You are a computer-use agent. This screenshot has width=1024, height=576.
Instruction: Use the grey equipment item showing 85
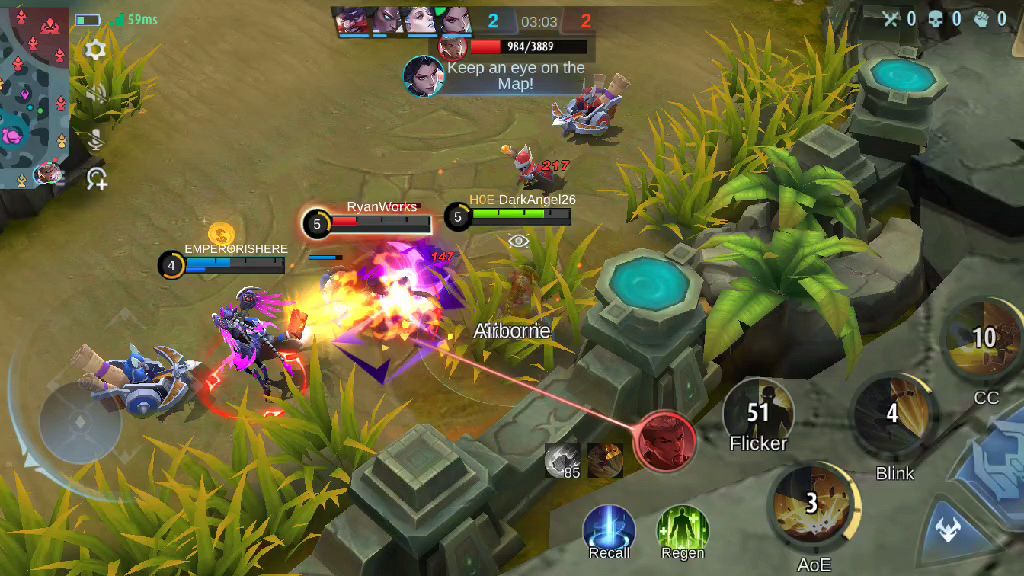point(563,460)
